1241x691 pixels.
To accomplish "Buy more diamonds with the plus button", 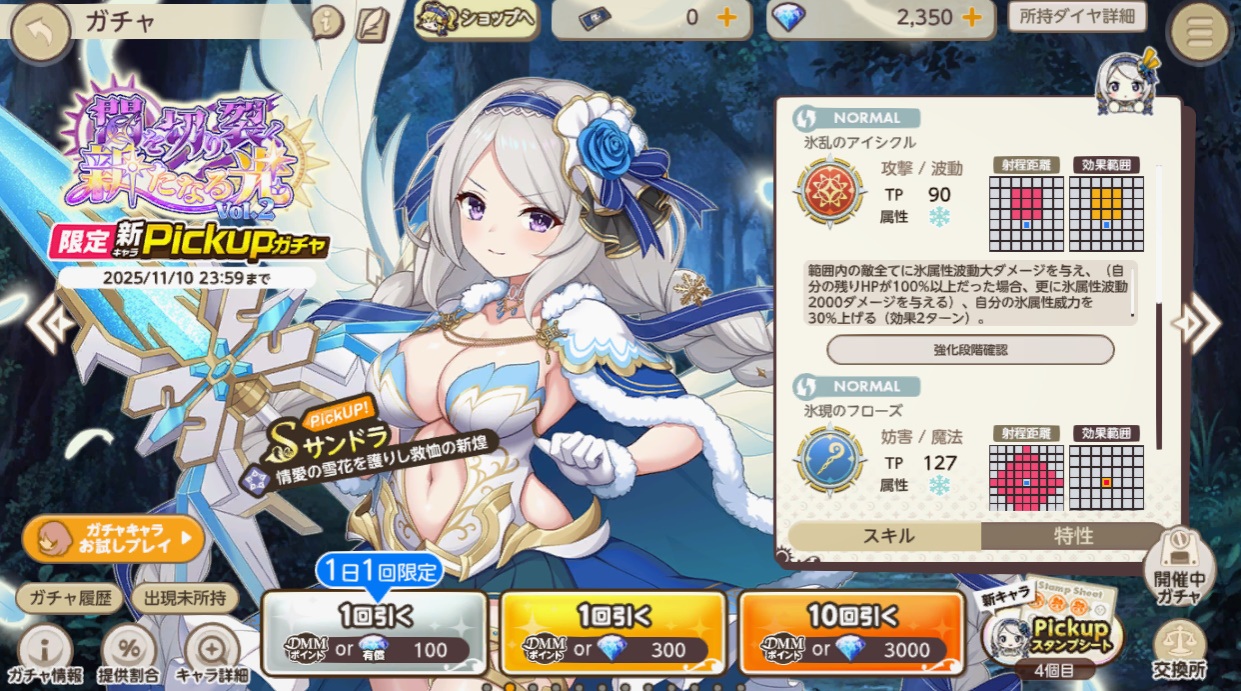I will pos(970,18).
